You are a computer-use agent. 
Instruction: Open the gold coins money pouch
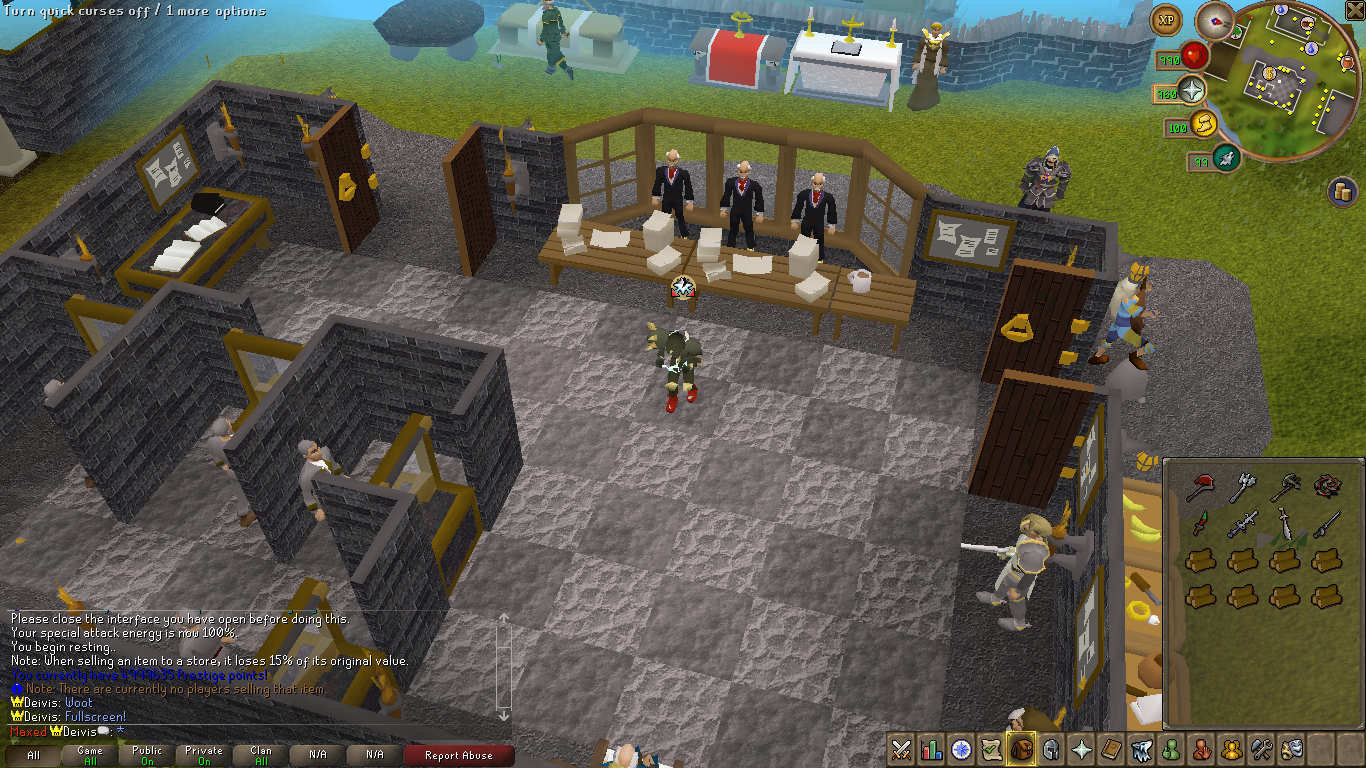point(1341,190)
